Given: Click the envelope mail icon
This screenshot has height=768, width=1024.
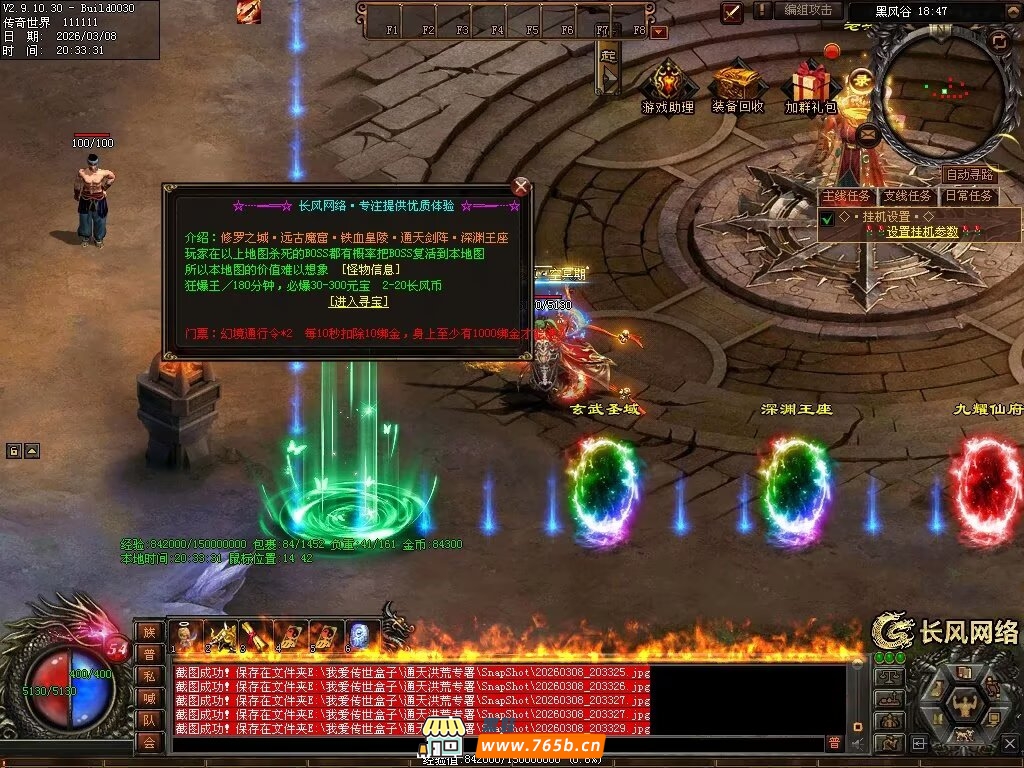Looking at the screenshot, I should coord(868,132).
